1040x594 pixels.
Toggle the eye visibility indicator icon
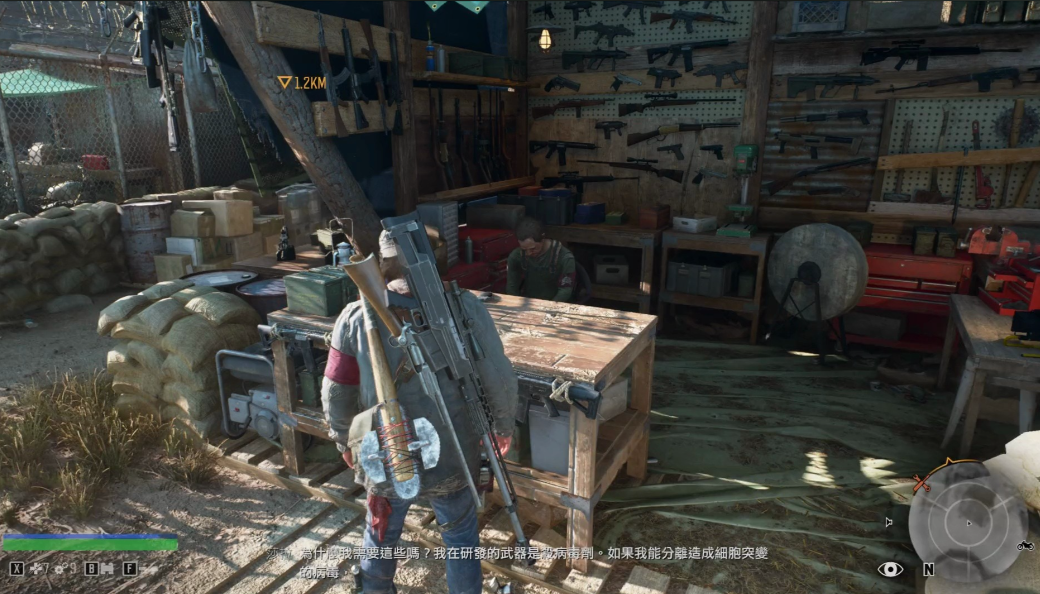(x=890, y=568)
